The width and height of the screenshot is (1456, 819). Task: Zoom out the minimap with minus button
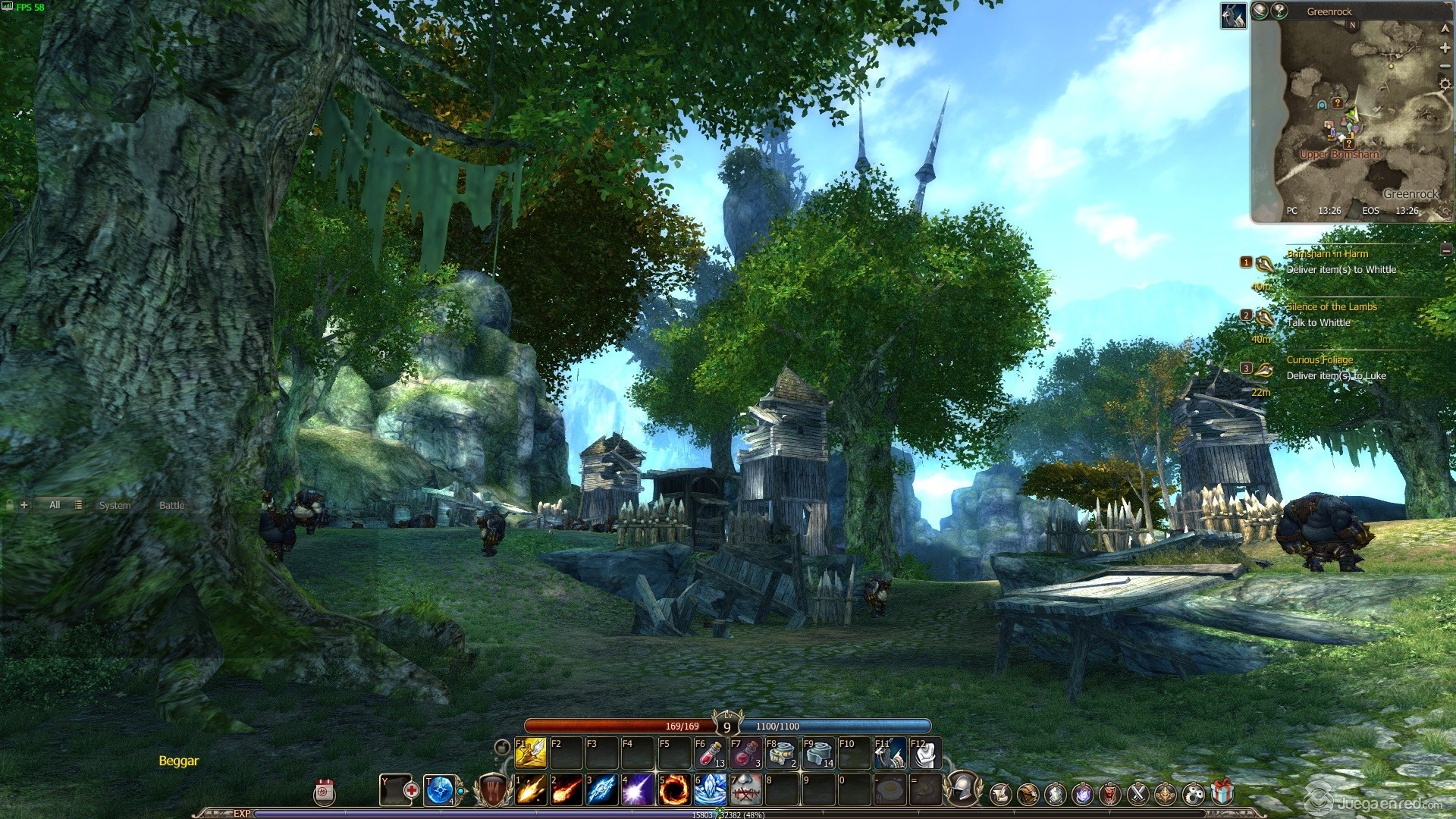[x=1445, y=66]
